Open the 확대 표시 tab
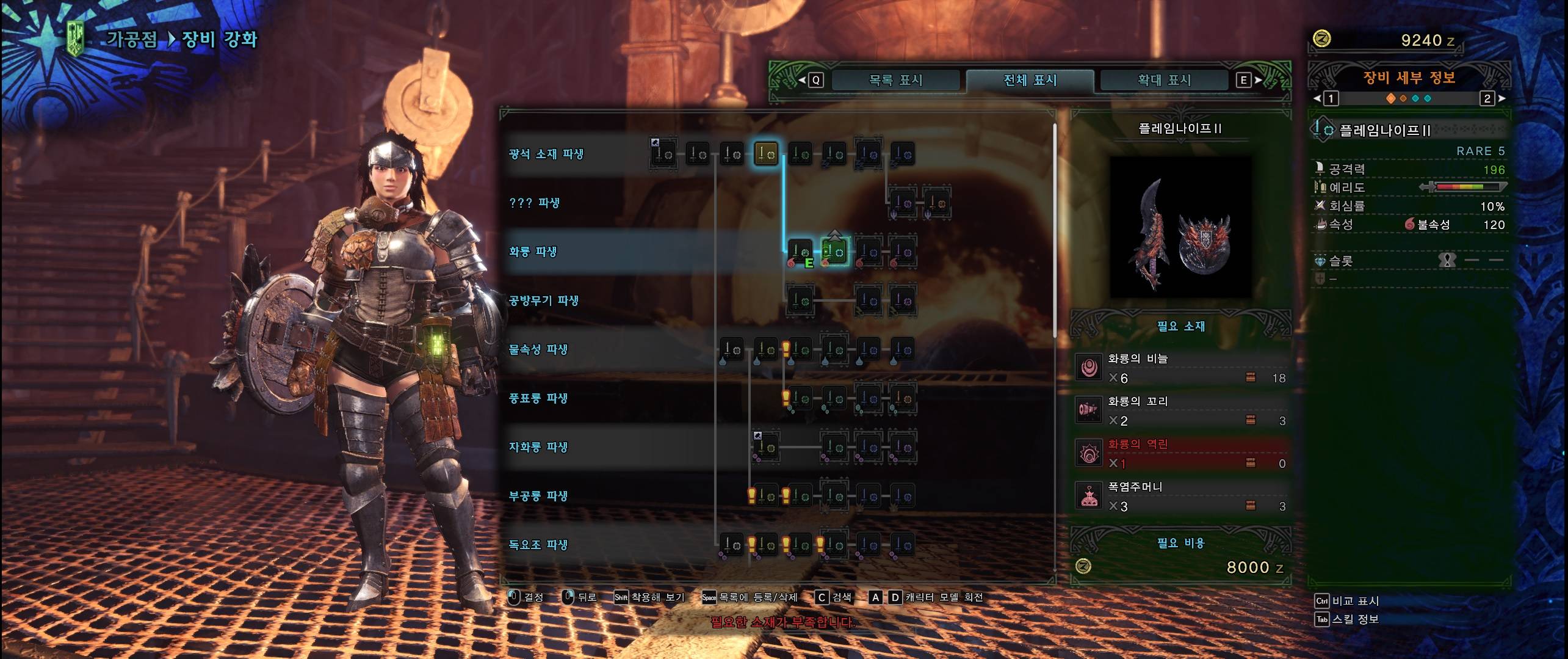Viewport: 1568px width, 659px height. [1164, 80]
